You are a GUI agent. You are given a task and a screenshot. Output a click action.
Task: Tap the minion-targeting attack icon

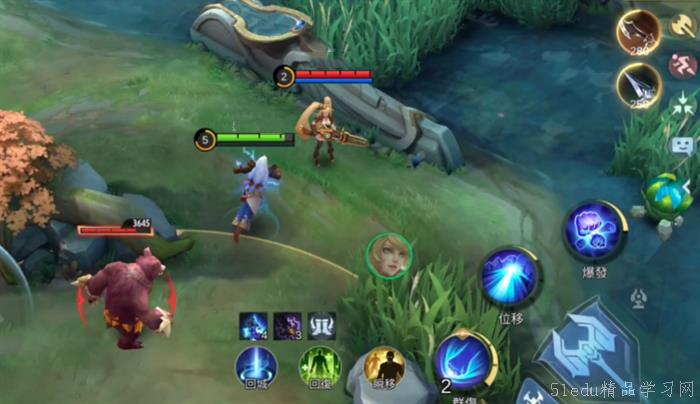[x=638, y=297]
